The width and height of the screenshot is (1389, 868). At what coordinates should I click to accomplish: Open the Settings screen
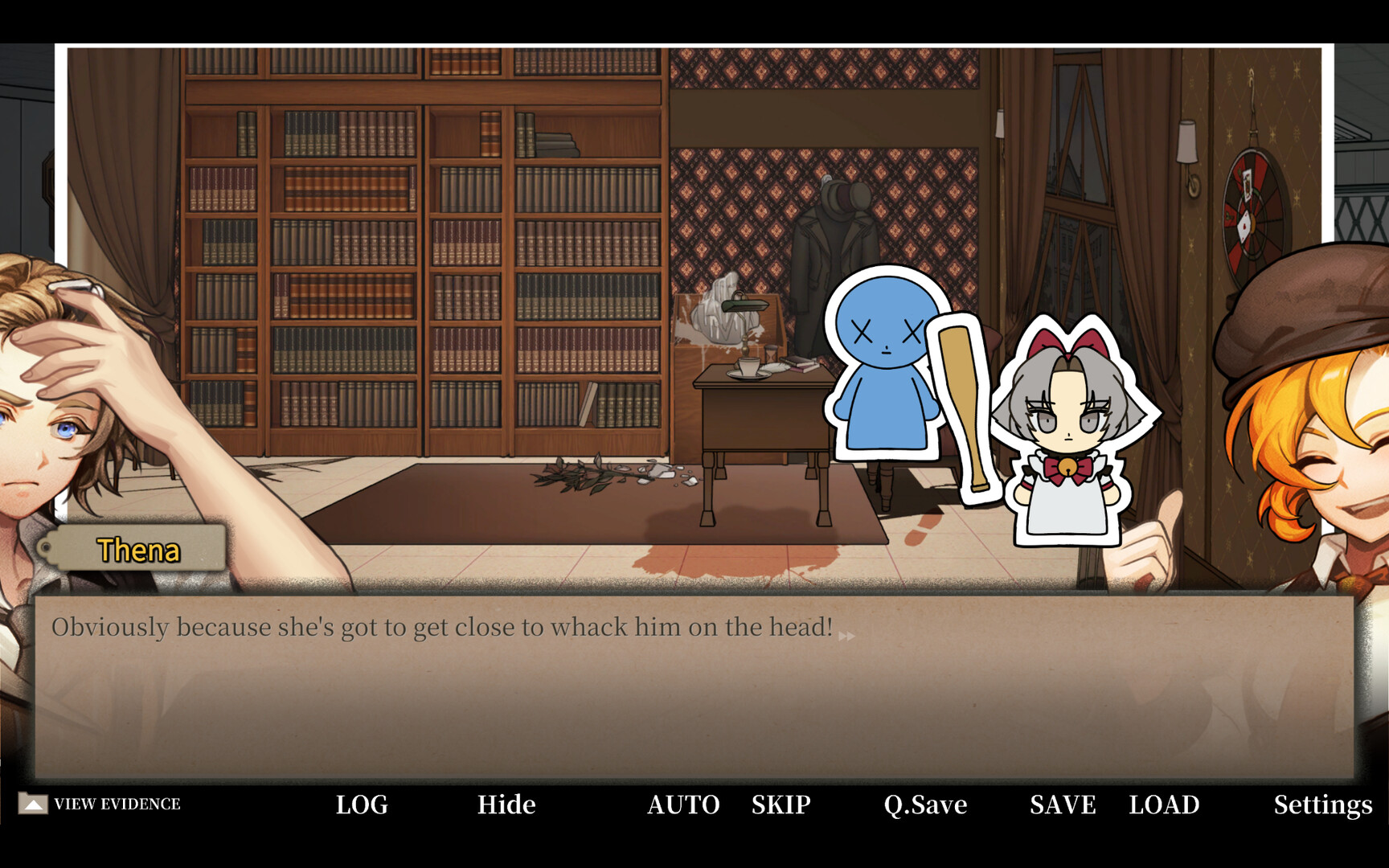coord(1322,804)
